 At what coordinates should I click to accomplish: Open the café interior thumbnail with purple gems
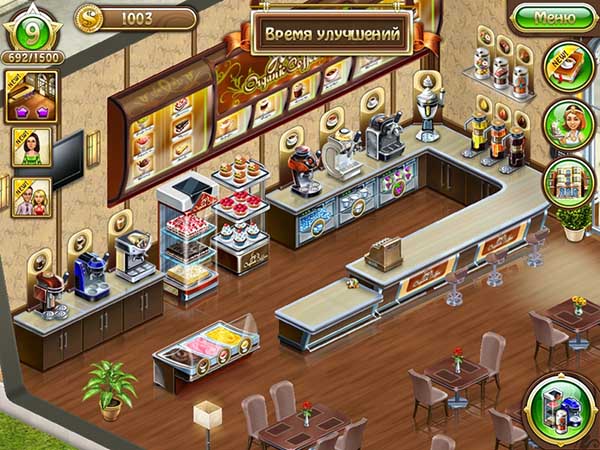pos(31,97)
